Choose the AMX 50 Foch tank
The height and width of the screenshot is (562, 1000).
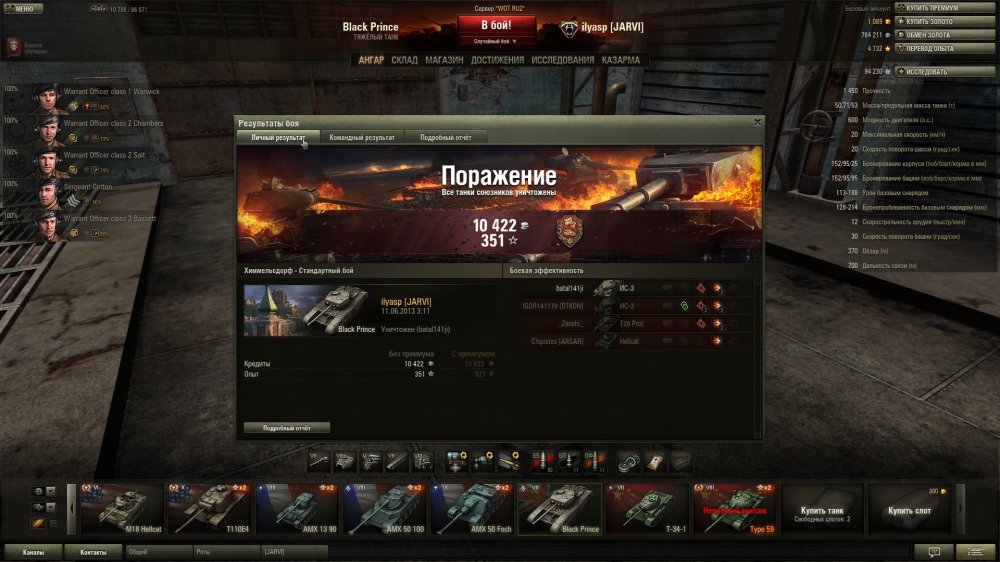(x=472, y=507)
